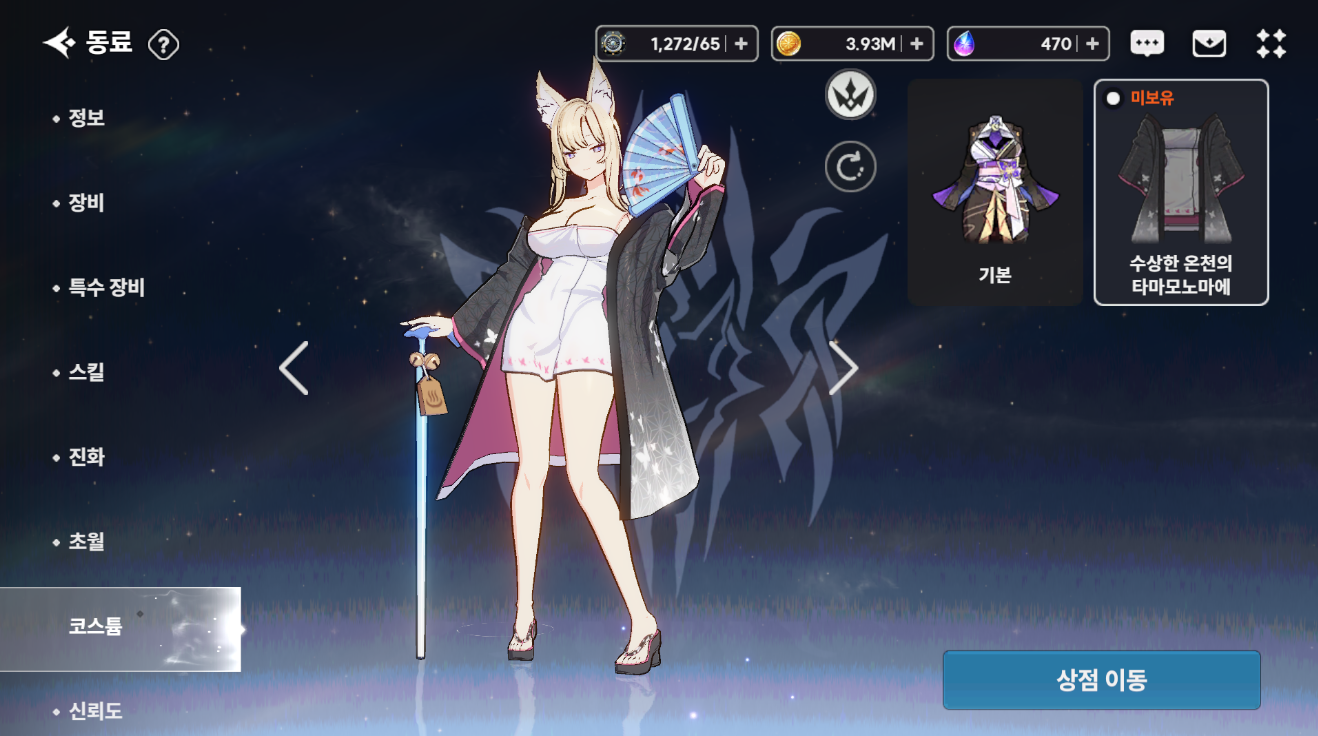View the next companion with right arrow

click(x=843, y=368)
